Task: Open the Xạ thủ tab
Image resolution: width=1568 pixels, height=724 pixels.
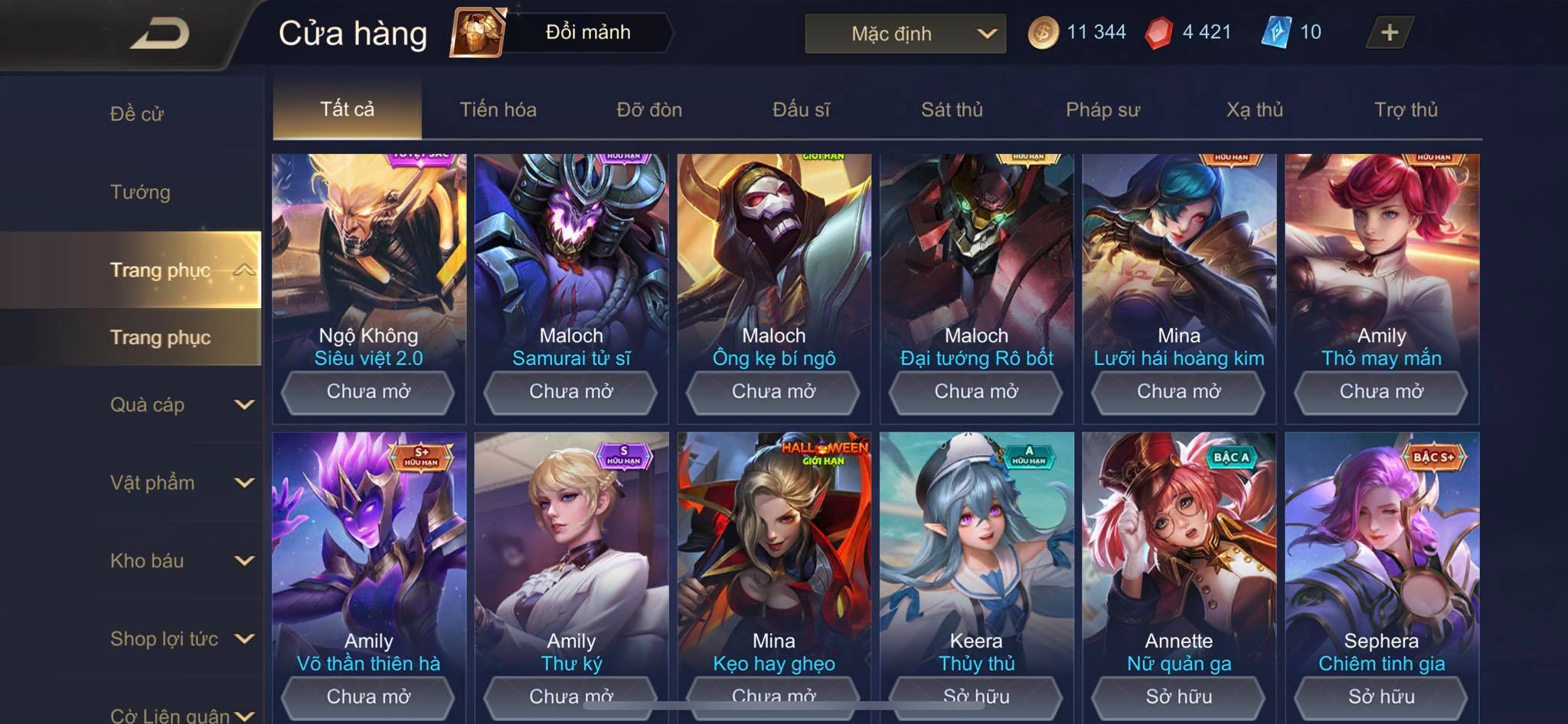Action: [1254, 109]
